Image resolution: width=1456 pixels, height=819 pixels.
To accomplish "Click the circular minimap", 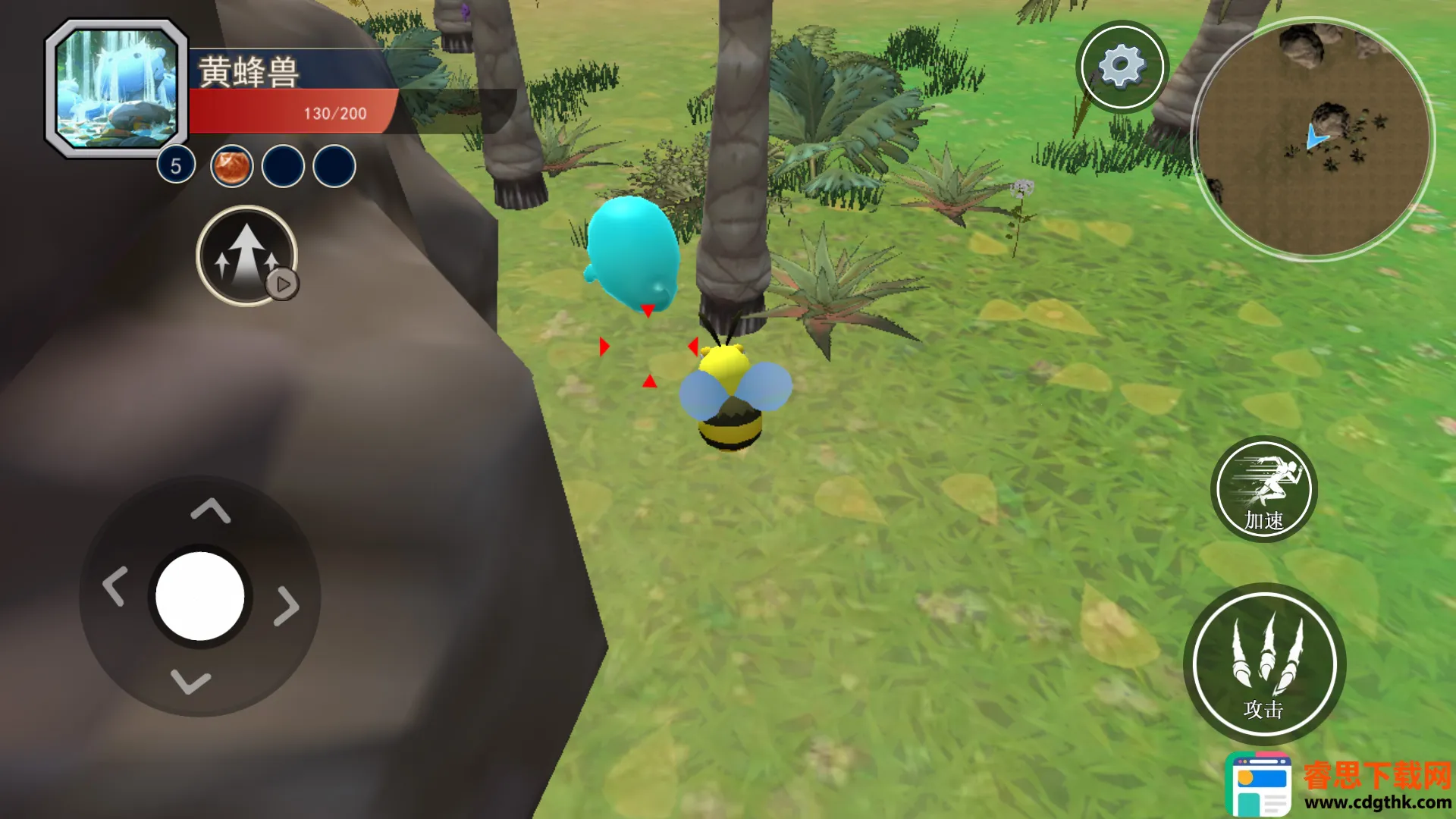I will pyautogui.click(x=1313, y=139).
